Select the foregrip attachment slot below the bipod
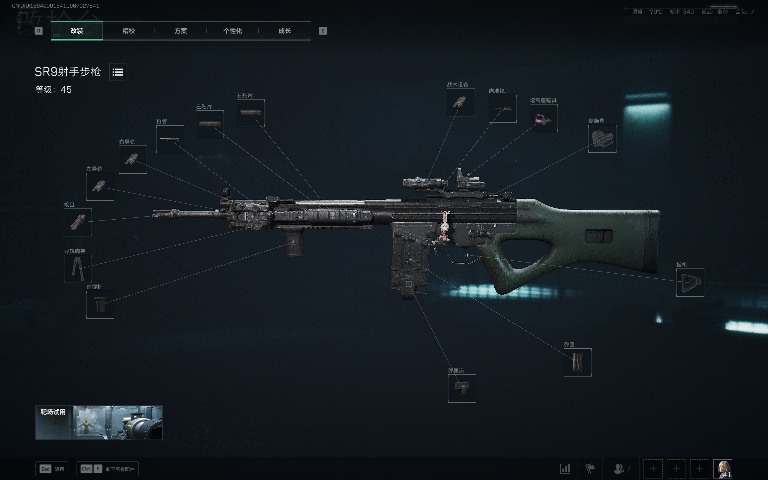The image size is (768, 480). pyautogui.click(x=100, y=304)
